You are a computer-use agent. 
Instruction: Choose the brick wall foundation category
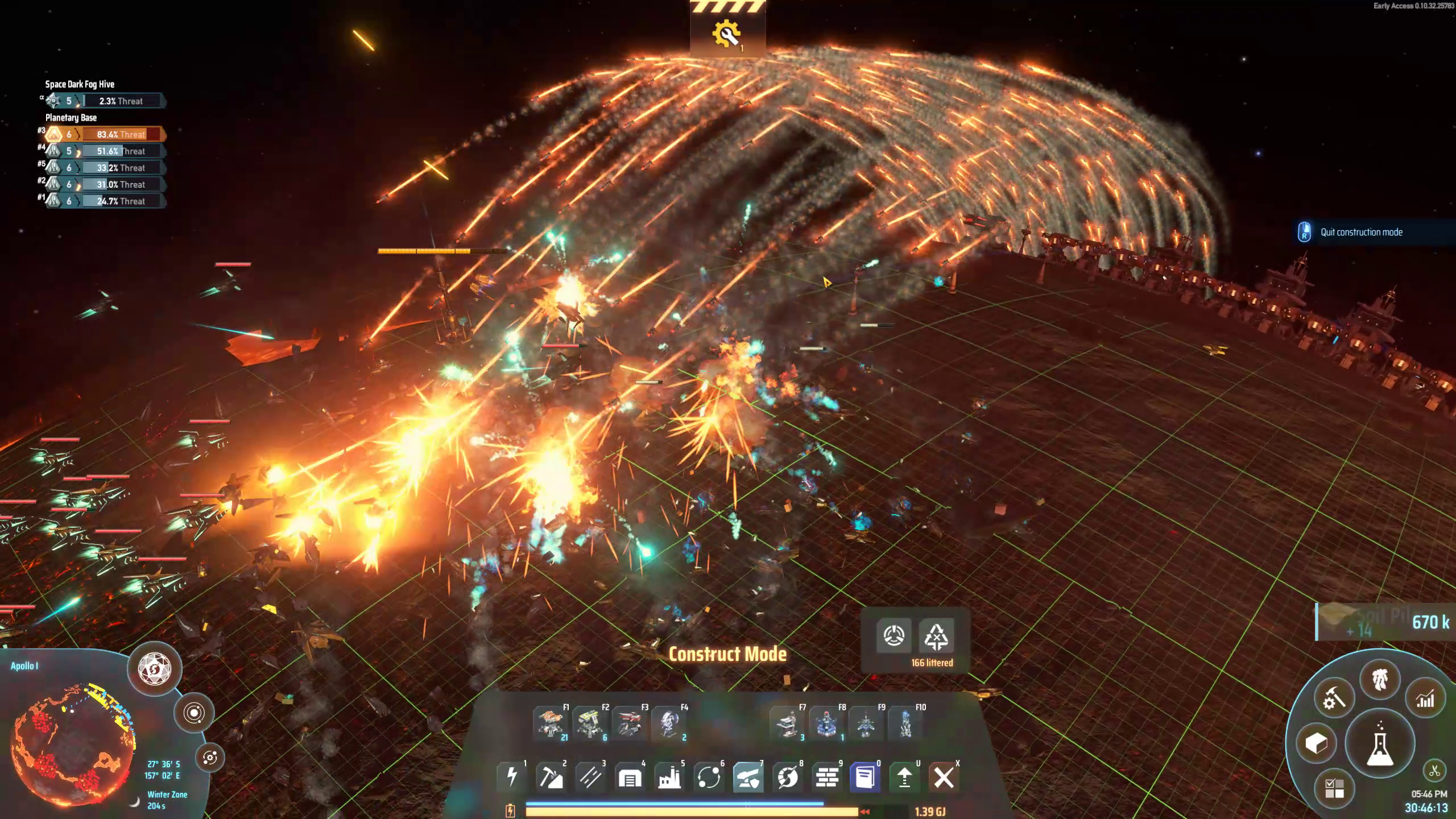click(827, 777)
